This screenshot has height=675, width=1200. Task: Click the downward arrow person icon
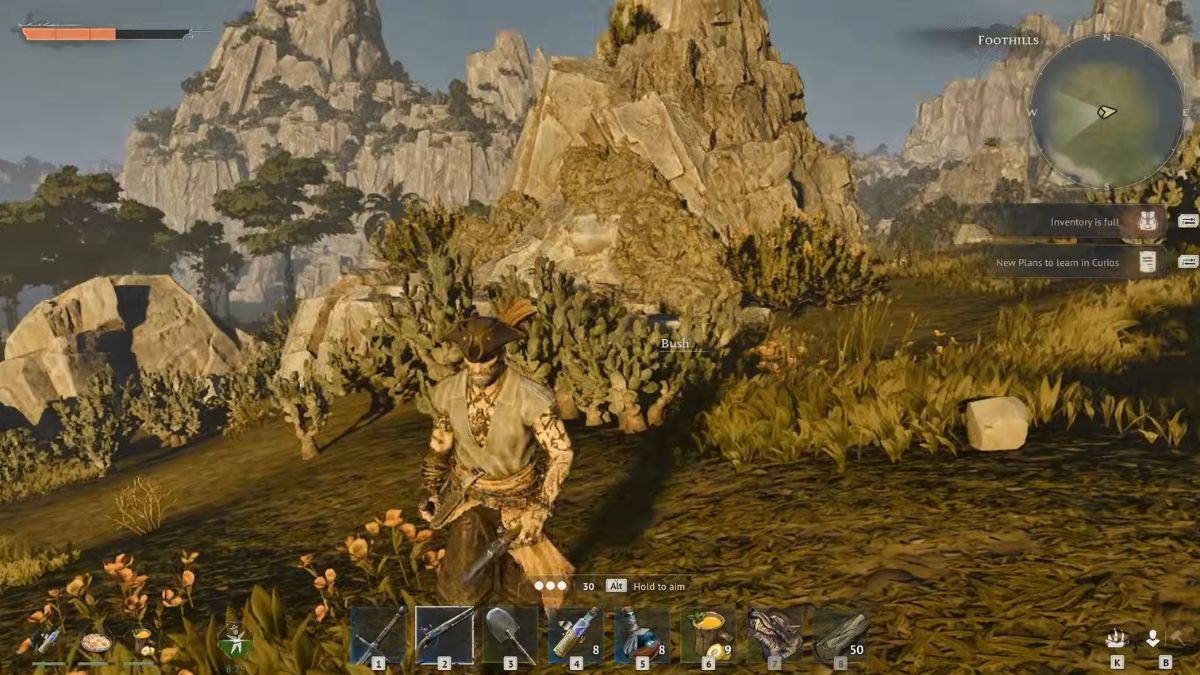(x=1153, y=638)
